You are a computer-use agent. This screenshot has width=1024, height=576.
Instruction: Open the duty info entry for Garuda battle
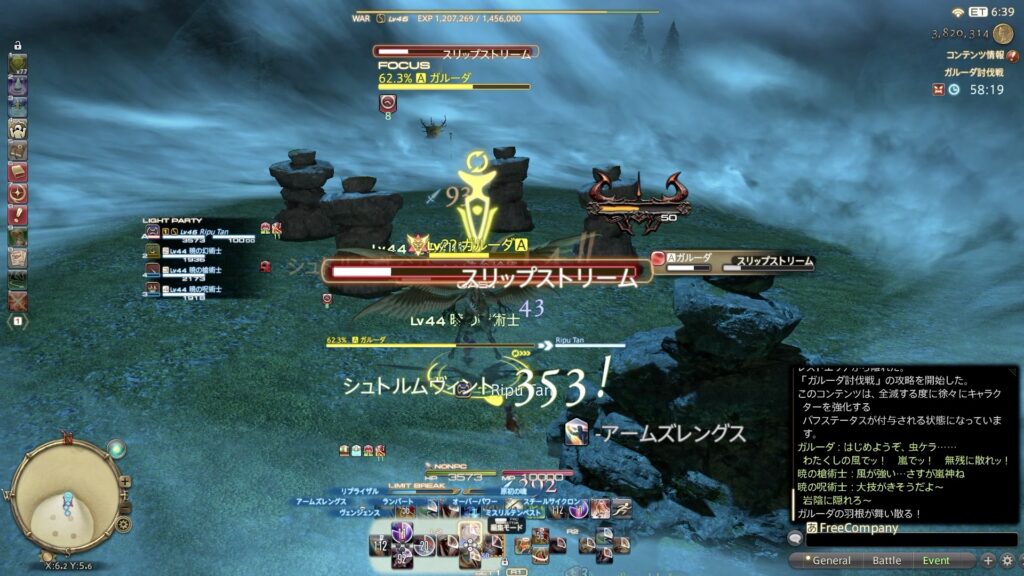tap(975, 72)
